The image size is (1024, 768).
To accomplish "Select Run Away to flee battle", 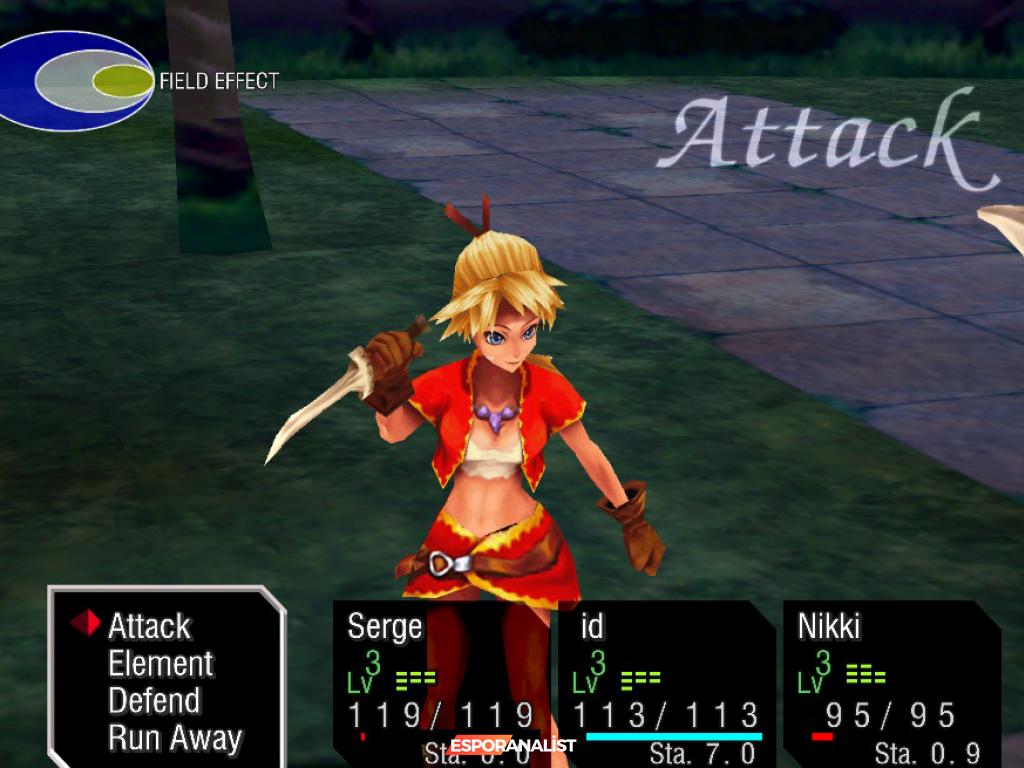I will point(175,739).
